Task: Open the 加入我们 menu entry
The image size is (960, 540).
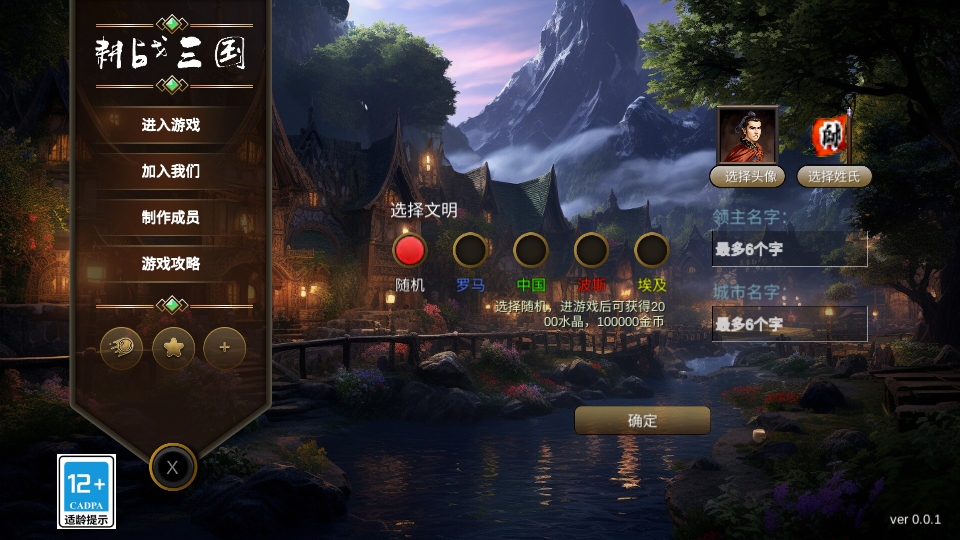Action: click(171, 171)
